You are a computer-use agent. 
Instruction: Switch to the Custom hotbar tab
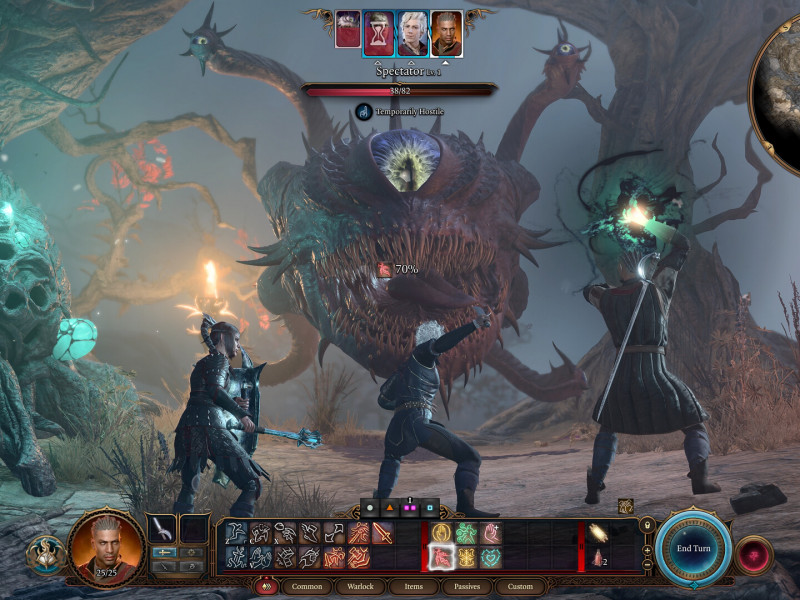[x=520, y=586]
